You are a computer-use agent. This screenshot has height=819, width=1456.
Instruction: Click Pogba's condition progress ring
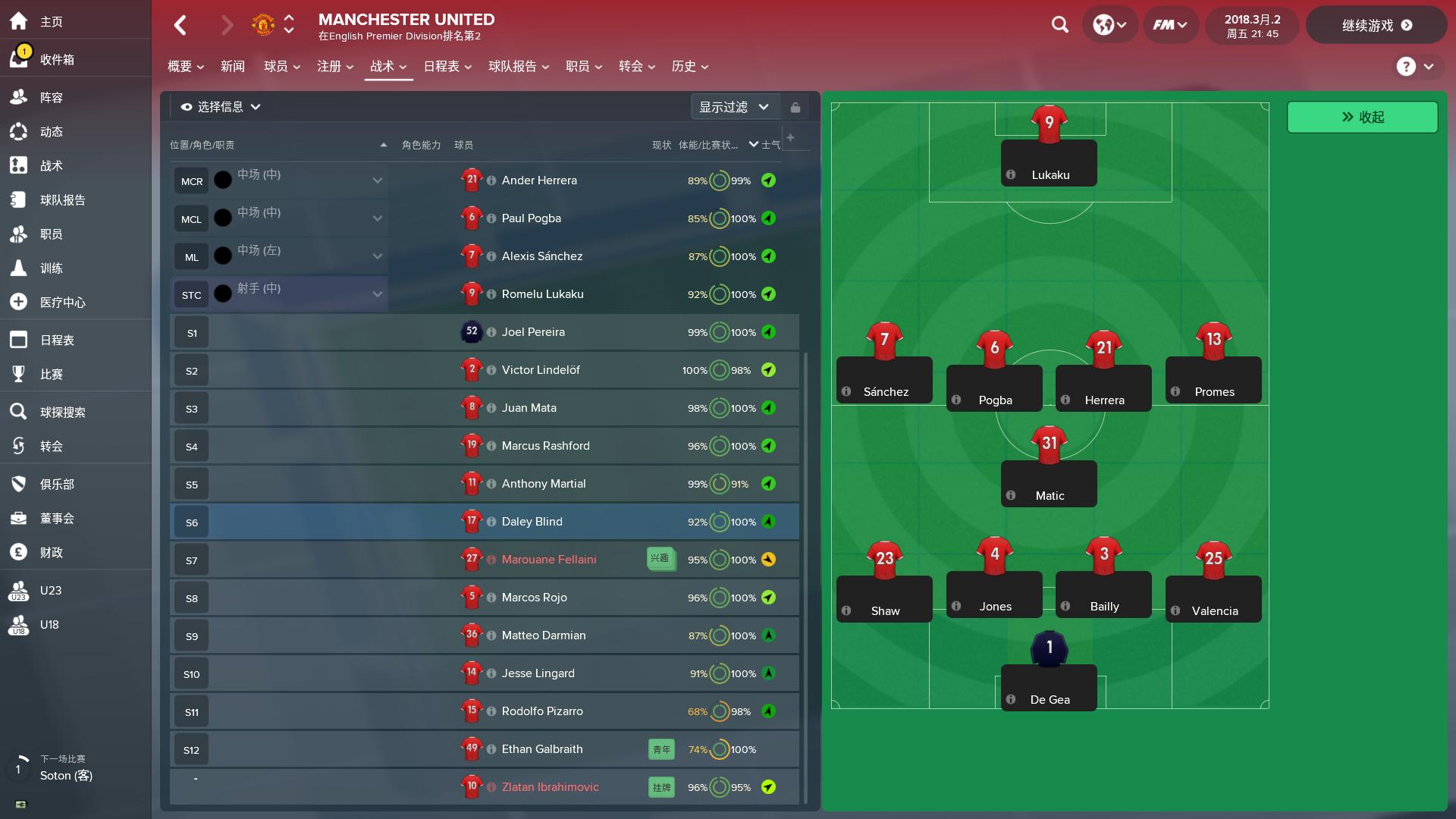coord(721,218)
